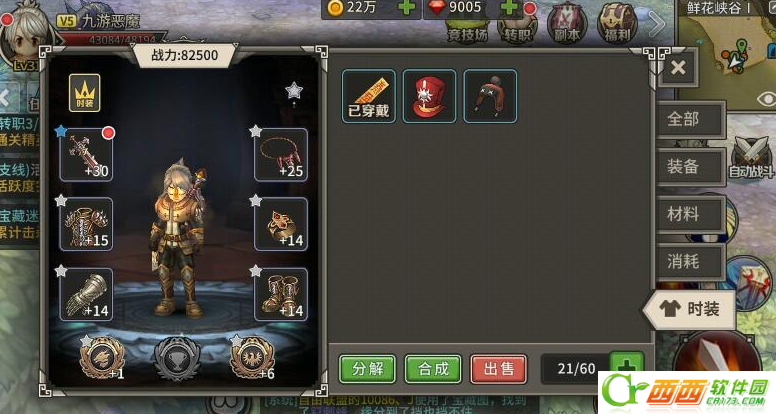This screenshot has width=776, height=414.
Task: Click the green 分解 (Decompose) button
Action: (x=367, y=368)
